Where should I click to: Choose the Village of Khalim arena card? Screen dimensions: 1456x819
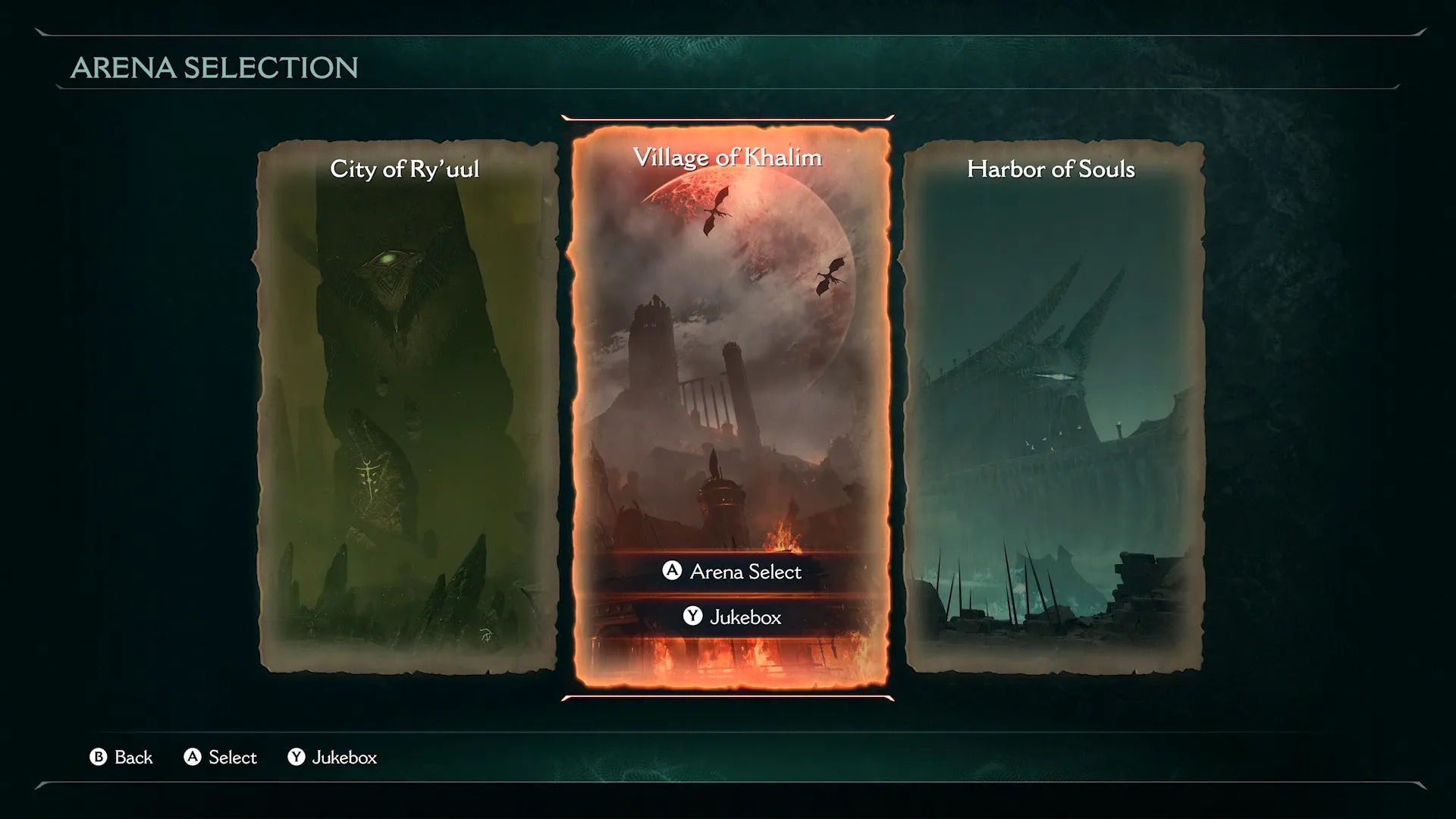coord(730,341)
